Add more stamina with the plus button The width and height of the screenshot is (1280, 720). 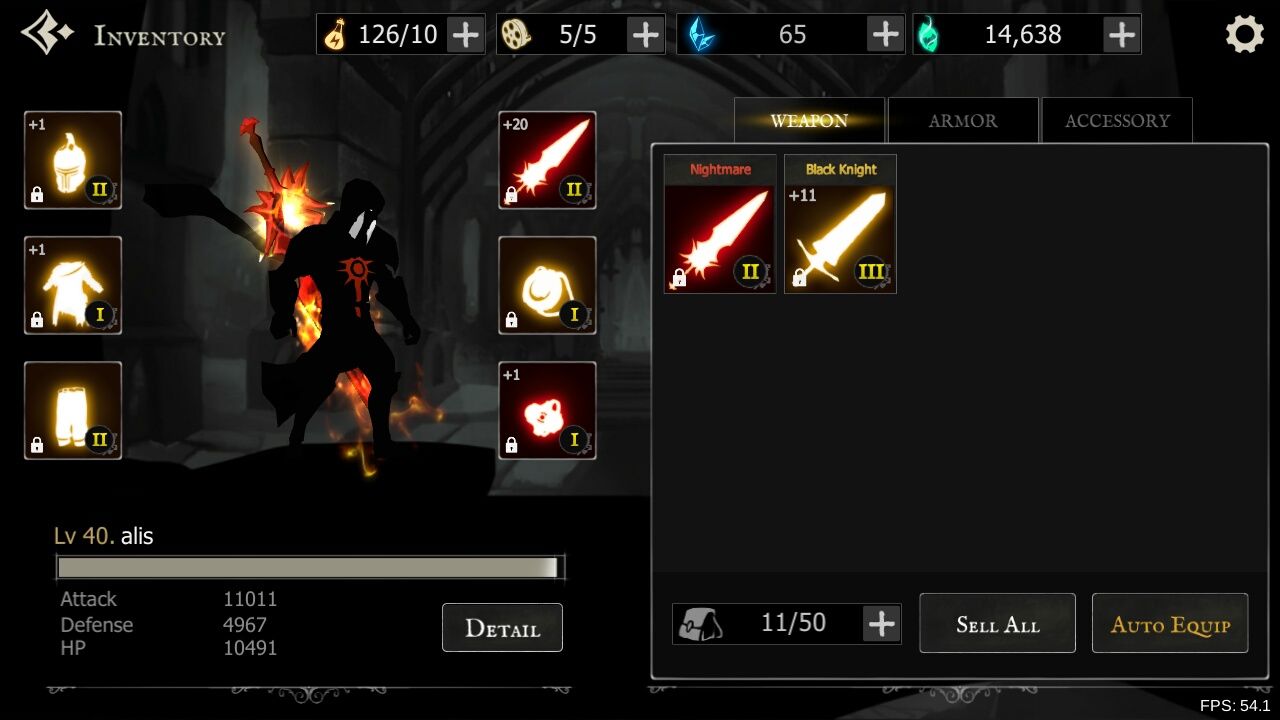point(465,35)
